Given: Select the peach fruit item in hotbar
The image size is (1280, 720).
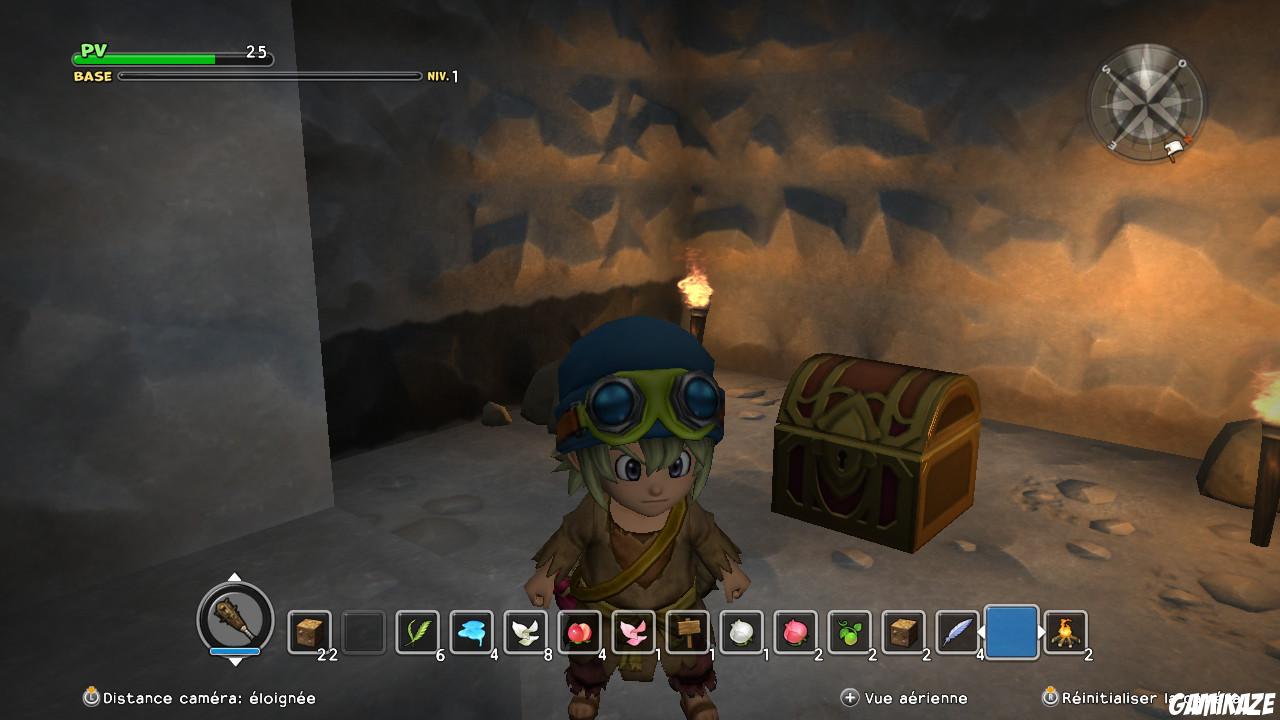Looking at the screenshot, I should click(578, 630).
